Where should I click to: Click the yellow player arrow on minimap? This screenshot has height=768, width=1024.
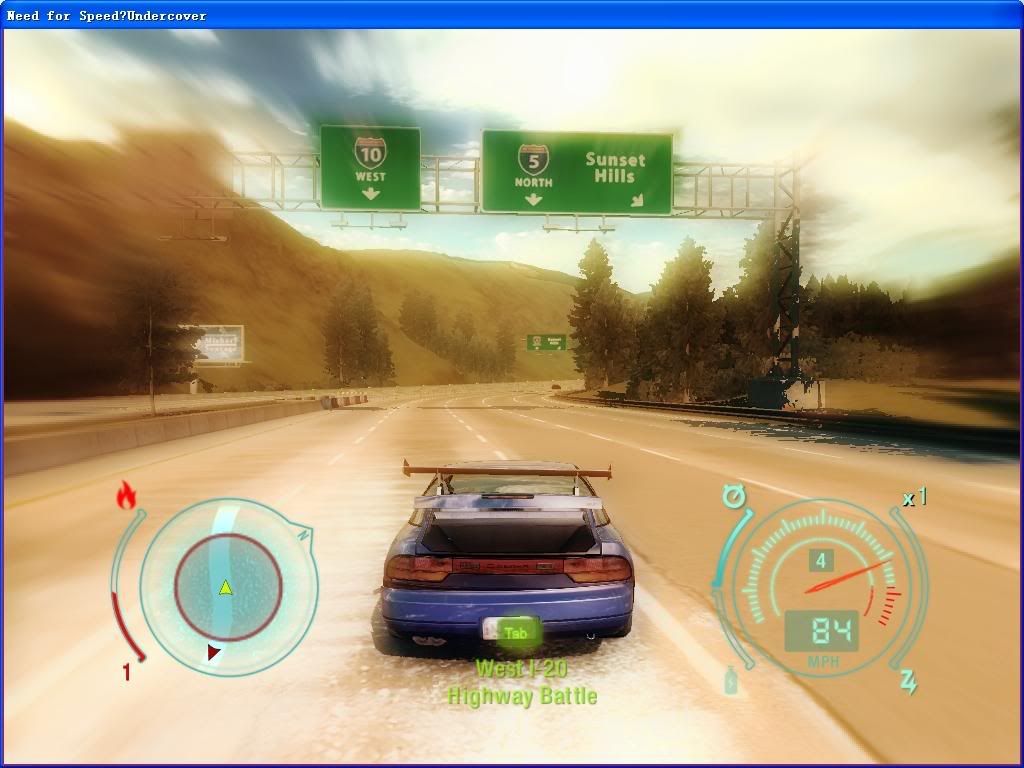[x=226, y=587]
